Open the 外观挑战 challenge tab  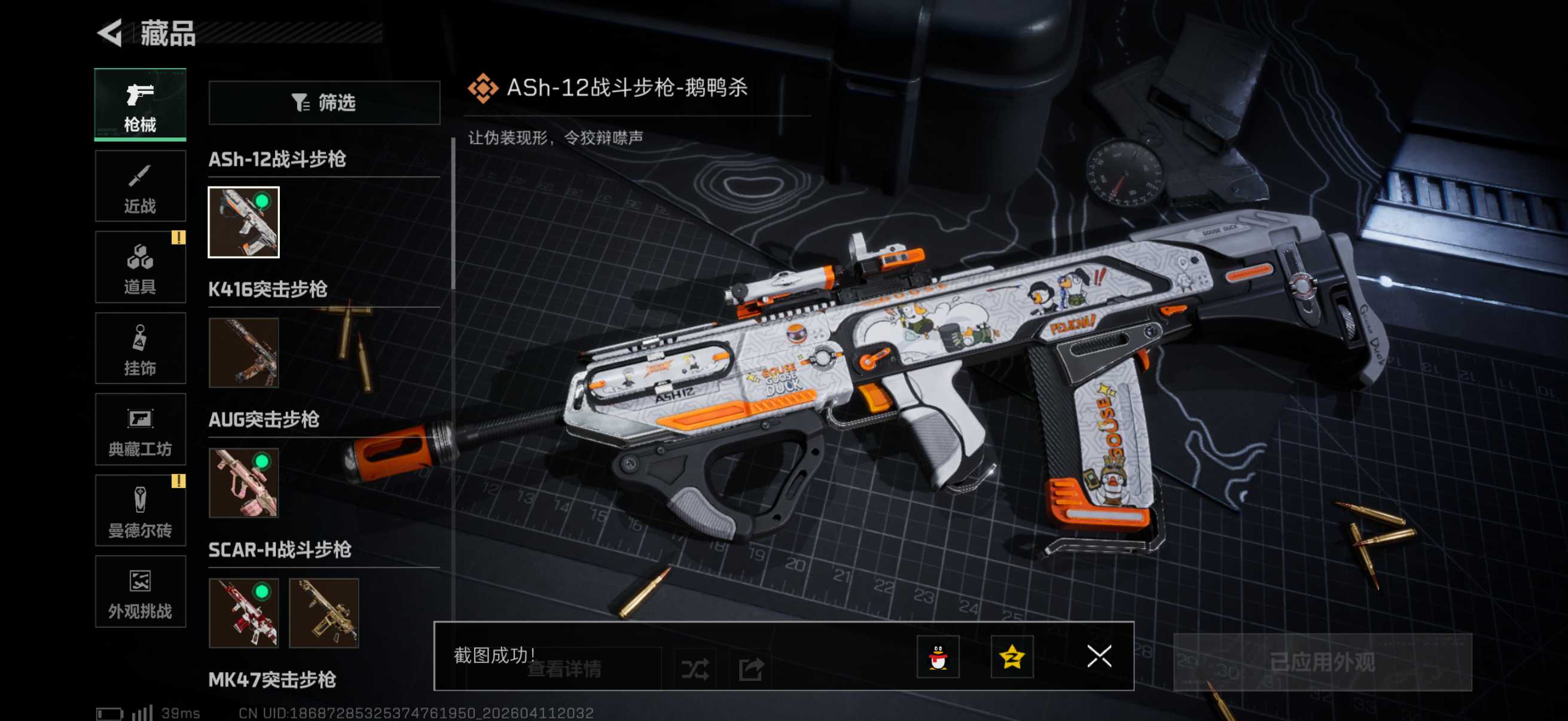[x=140, y=591]
